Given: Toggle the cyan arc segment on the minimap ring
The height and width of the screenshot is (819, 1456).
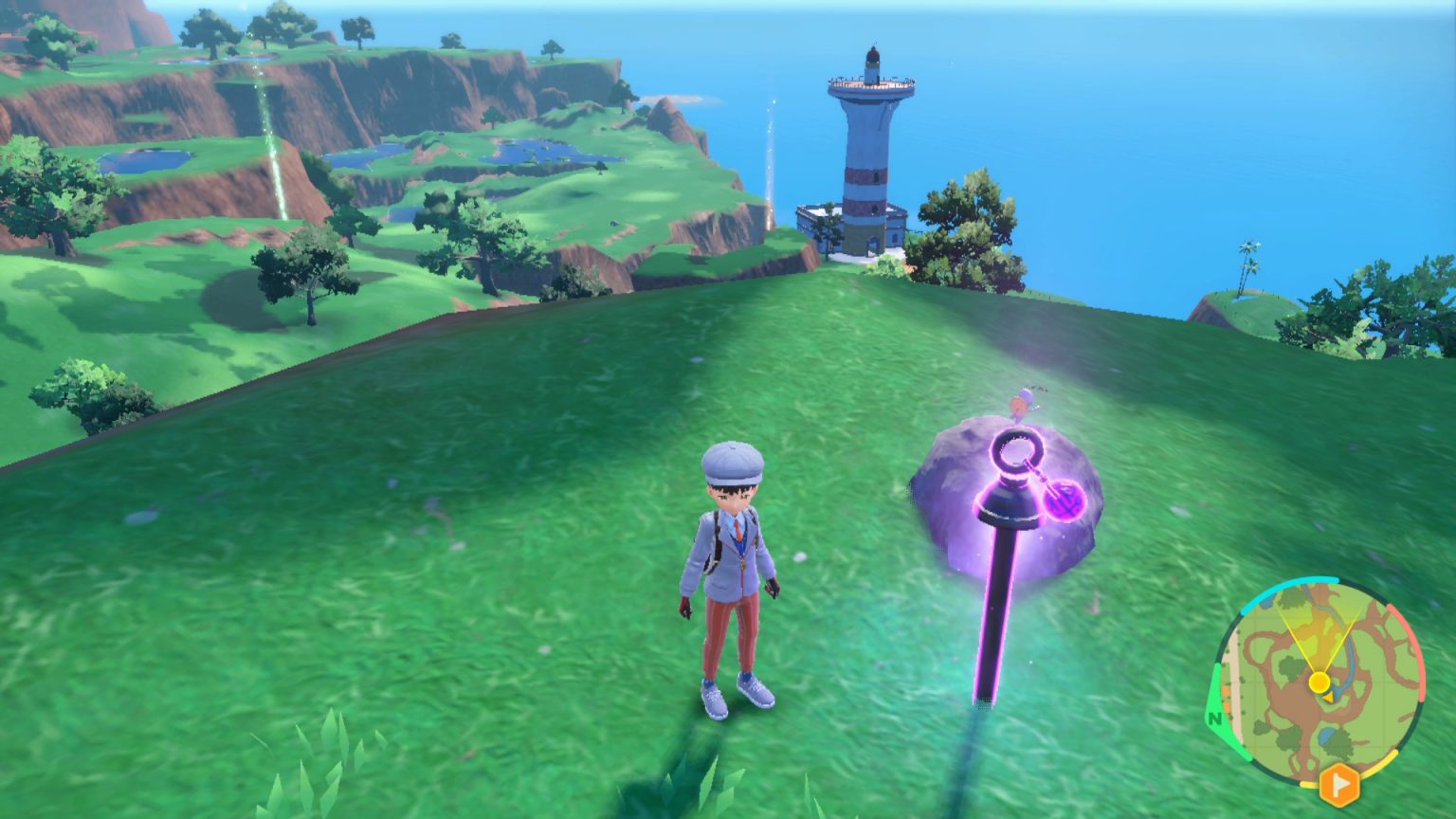Looking at the screenshot, I should (1299, 583).
